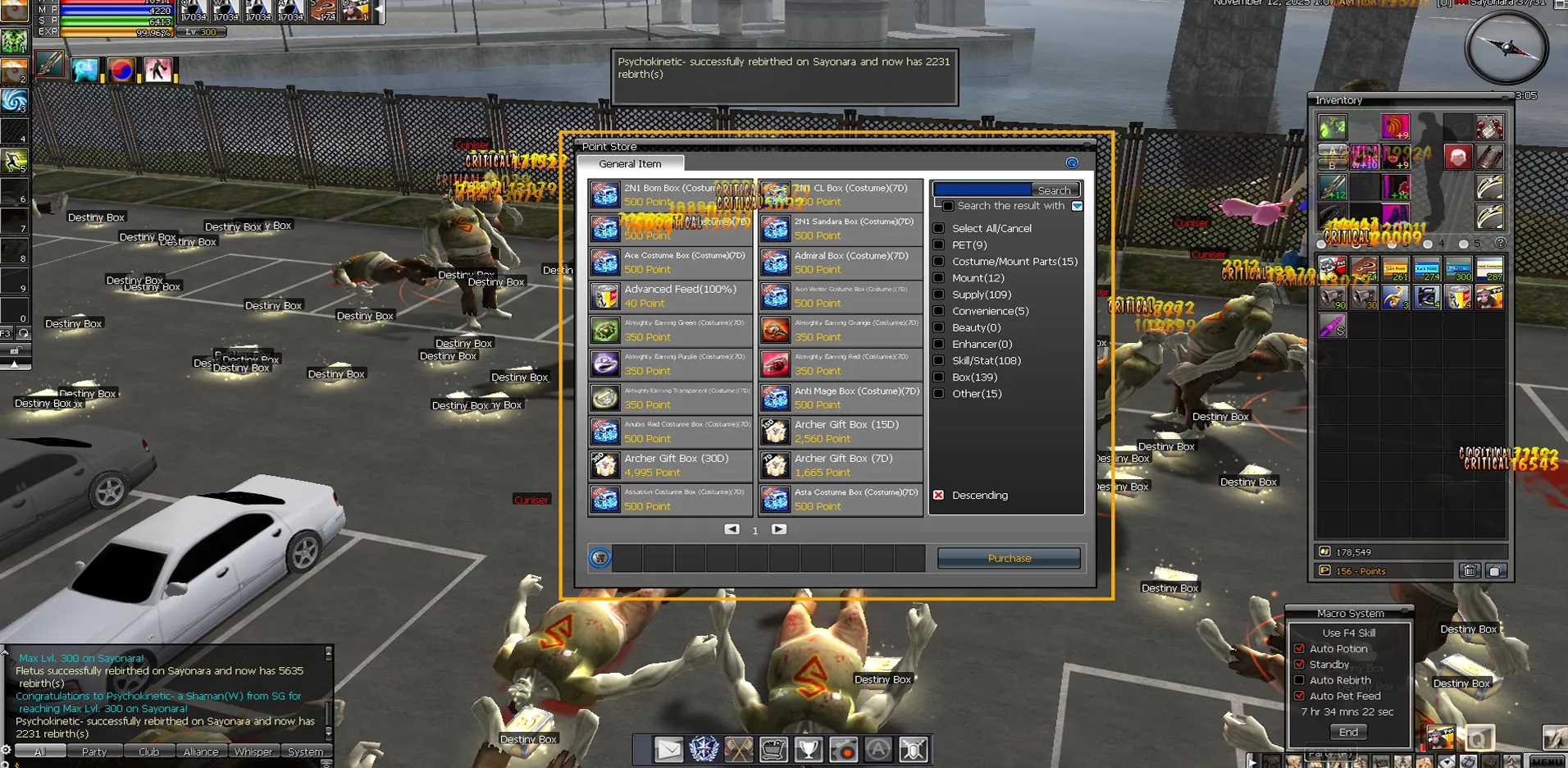Open the mail envelope icon
1568x768 pixels.
click(668, 749)
